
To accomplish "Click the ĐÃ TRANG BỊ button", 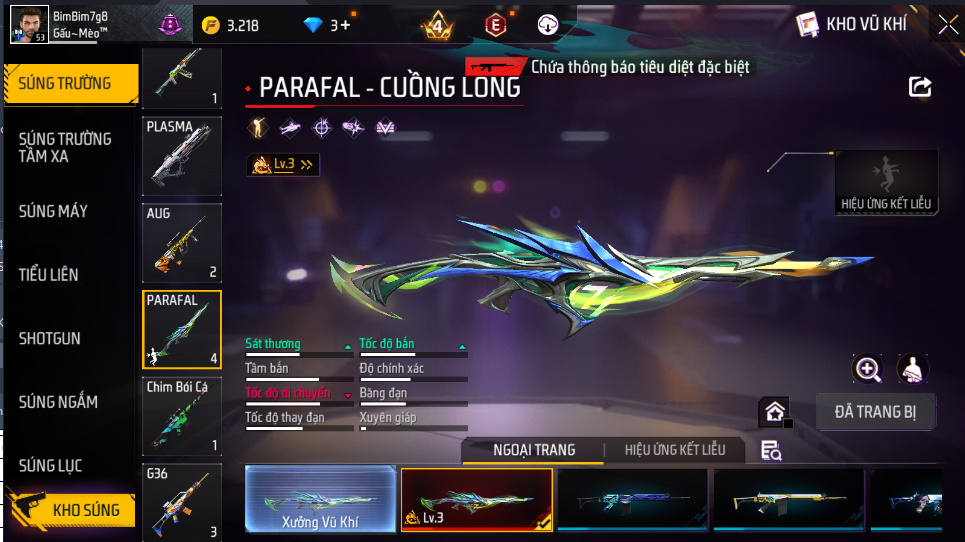I will click(x=876, y=411).
